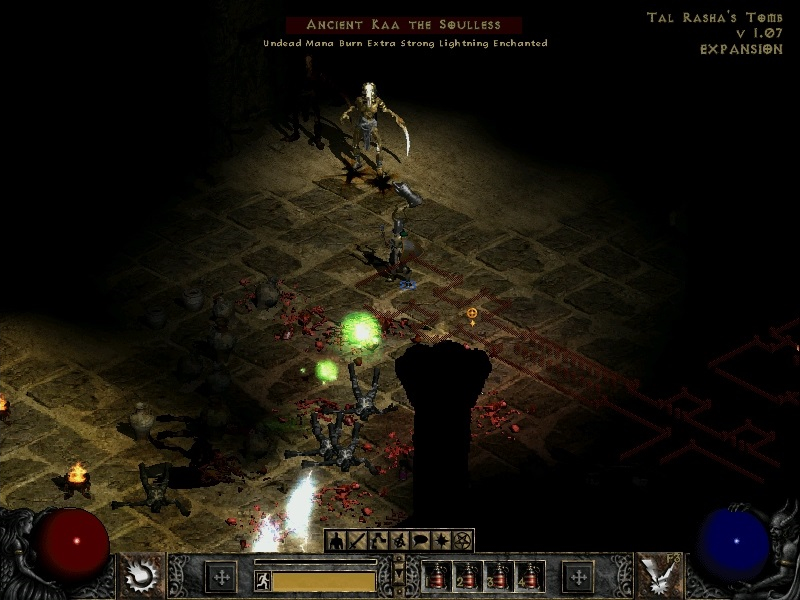The height and width of the screenshot is (600, 800).
Task: Open the quest log starburst icon
Action: (441, 541)
